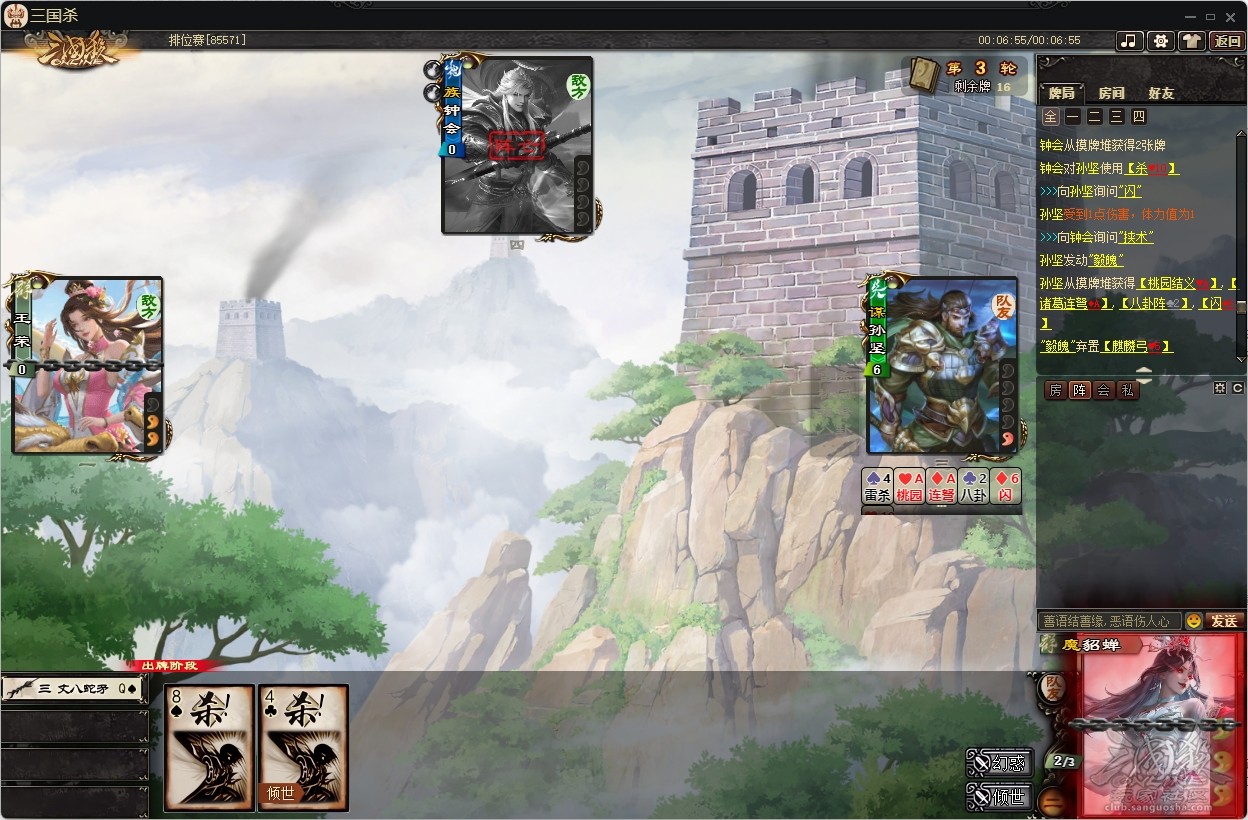Choose the 4 of clubs 杀 card
This screenshot has height=820, width=1248.
pos(304,747)
